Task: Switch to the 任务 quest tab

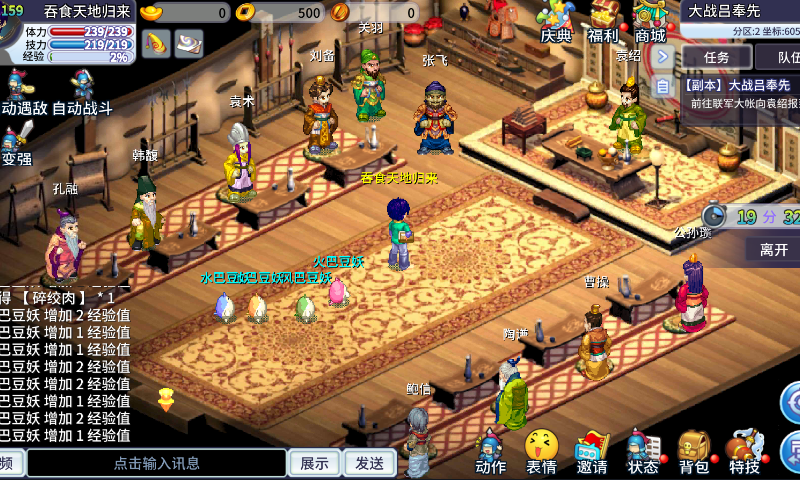Action: pyautogui.click(x=717, y=57)
